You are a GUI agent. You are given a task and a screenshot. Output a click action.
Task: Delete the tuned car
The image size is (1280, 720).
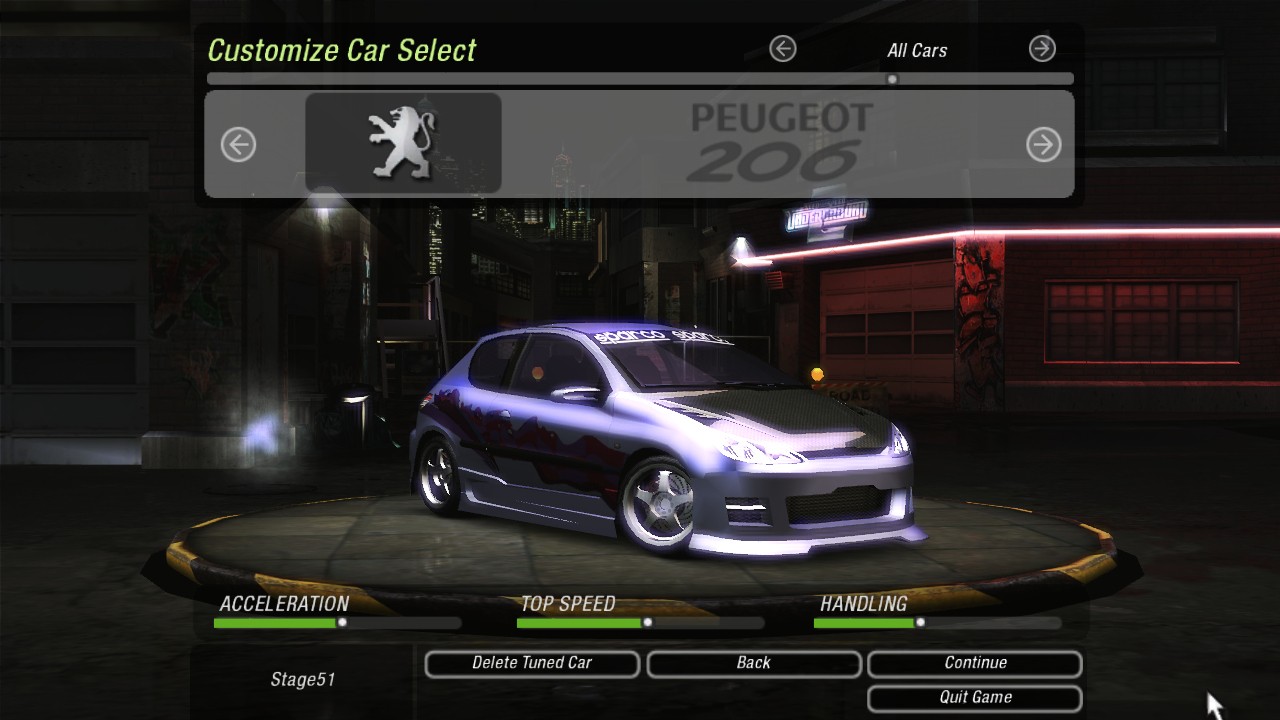tap(532, 663)
